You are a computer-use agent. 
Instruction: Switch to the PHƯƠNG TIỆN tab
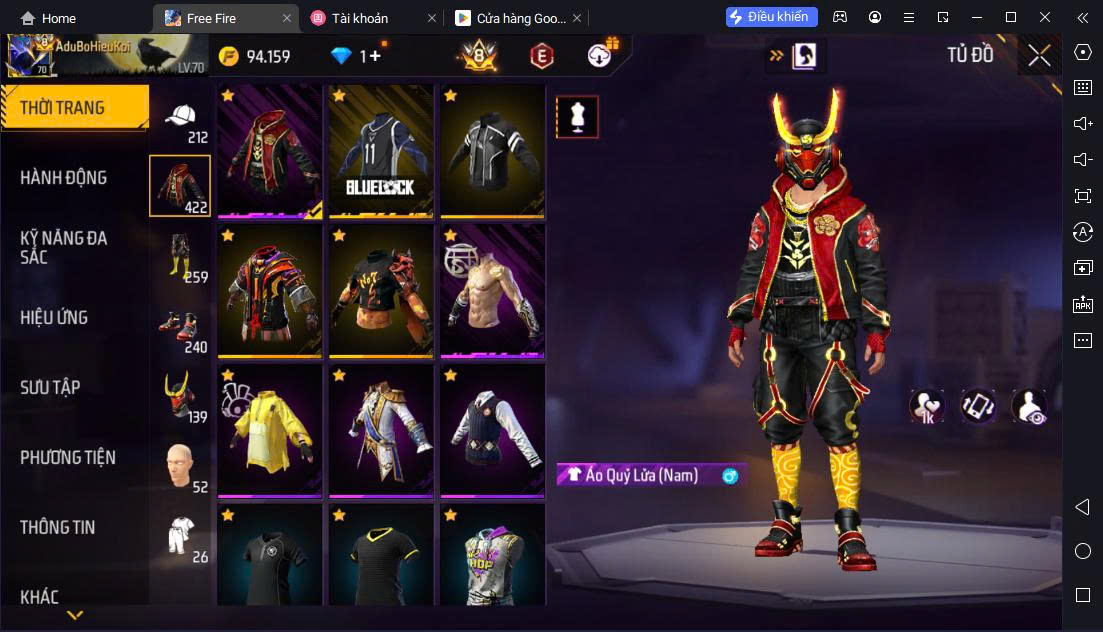pyautogui.click(x=68, y=458)
